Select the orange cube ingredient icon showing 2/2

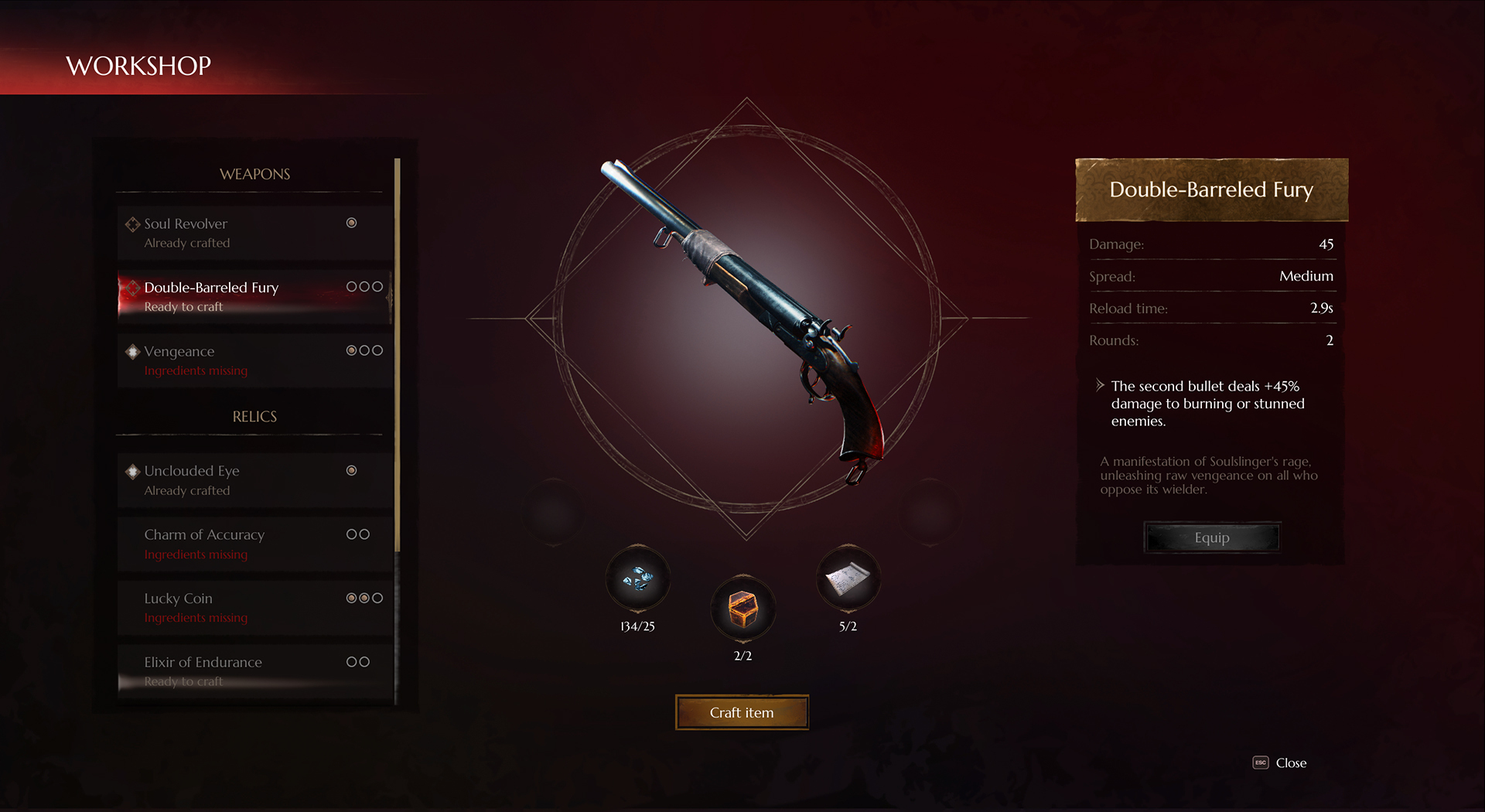(742, 610)
